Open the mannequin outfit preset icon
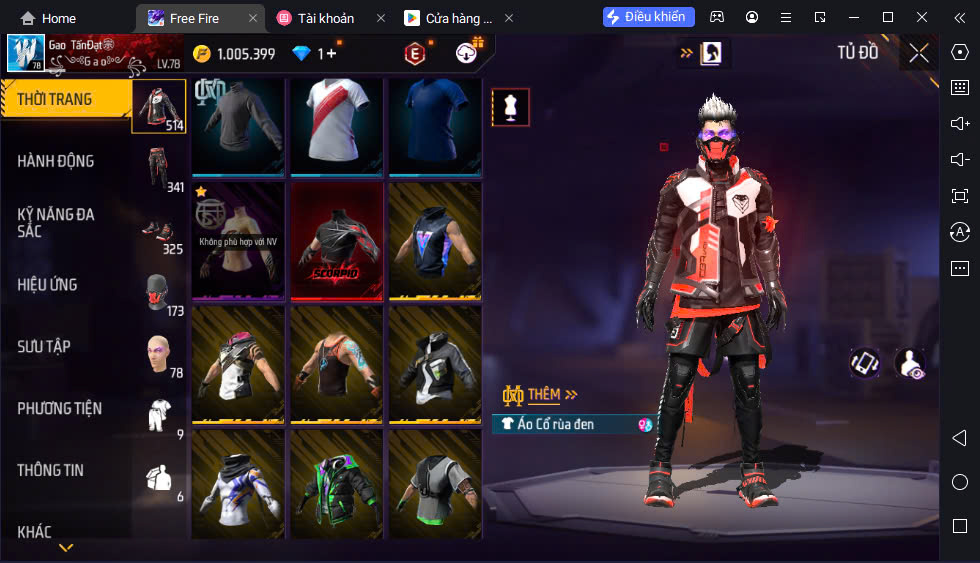 tap(510, 107)
